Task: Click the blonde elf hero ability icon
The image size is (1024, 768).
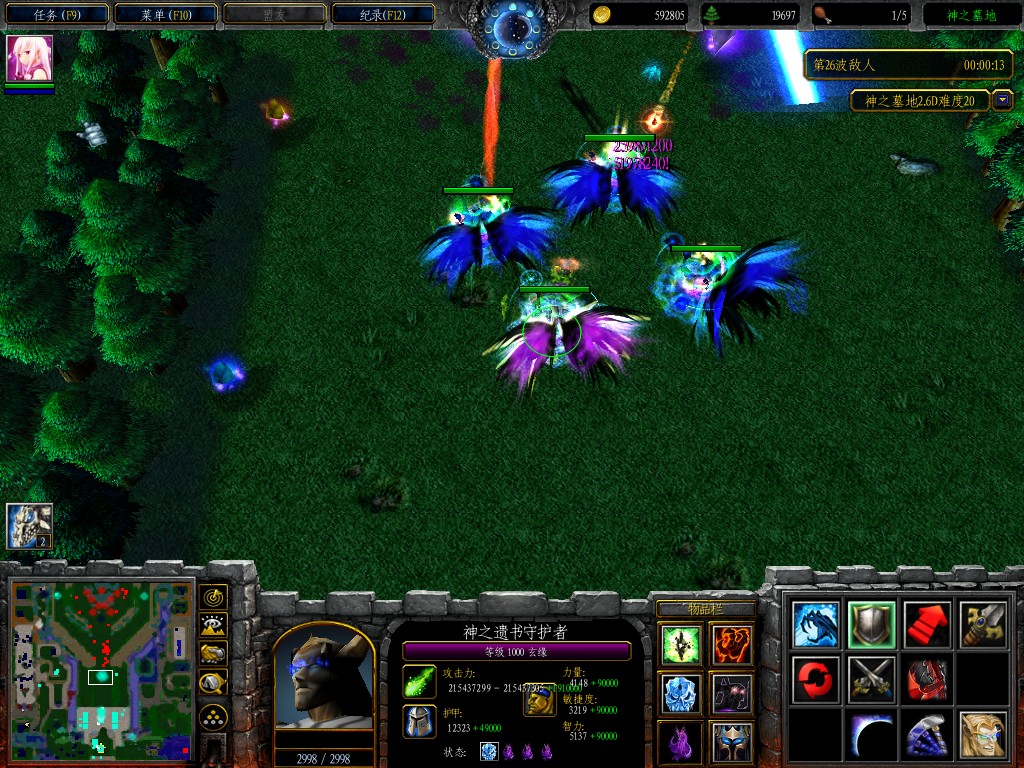Action: click(983, 735)
